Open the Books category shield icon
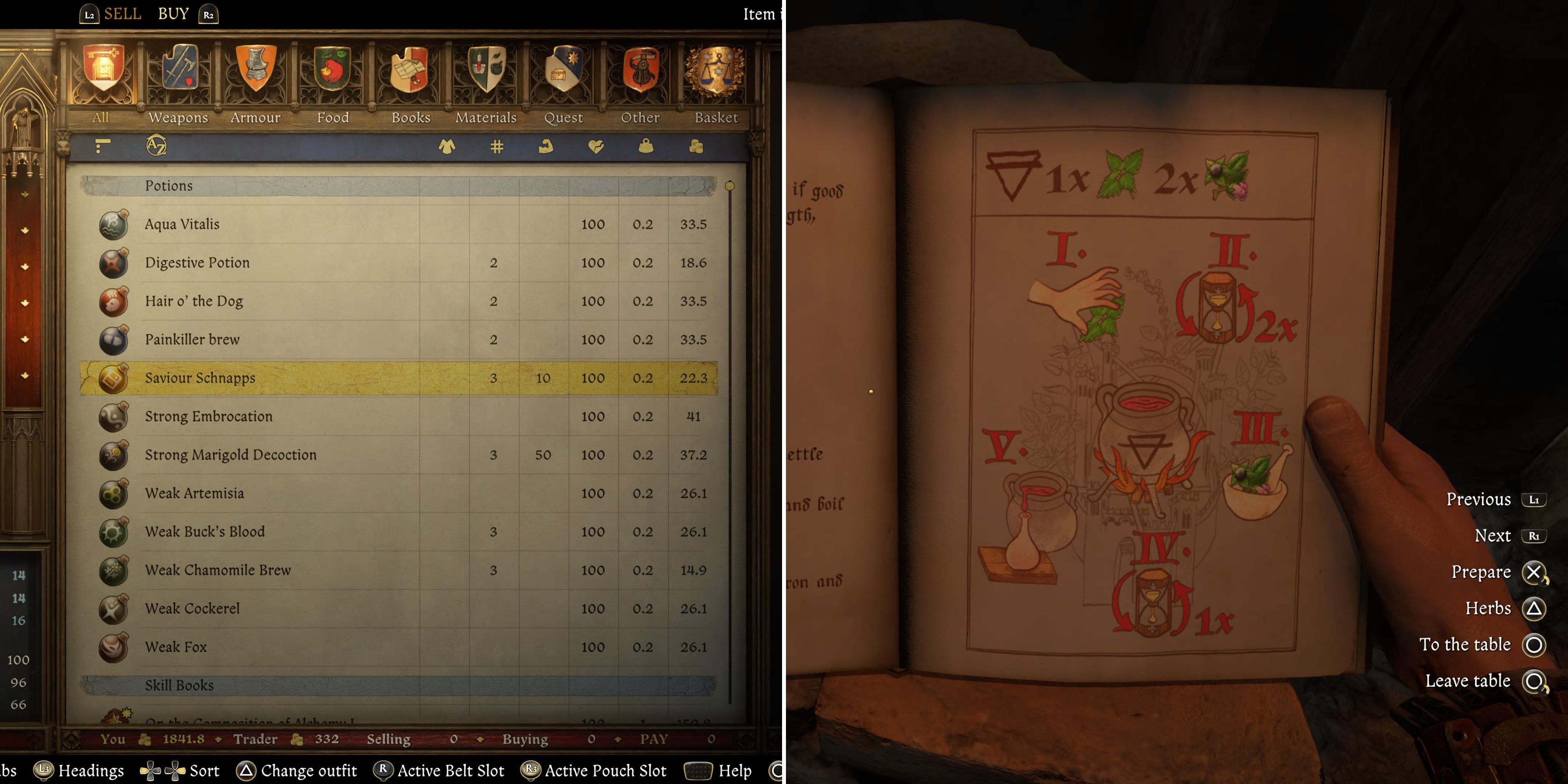Image resolution: width=1568 pixels, height=784 pixels. (410, 69)
